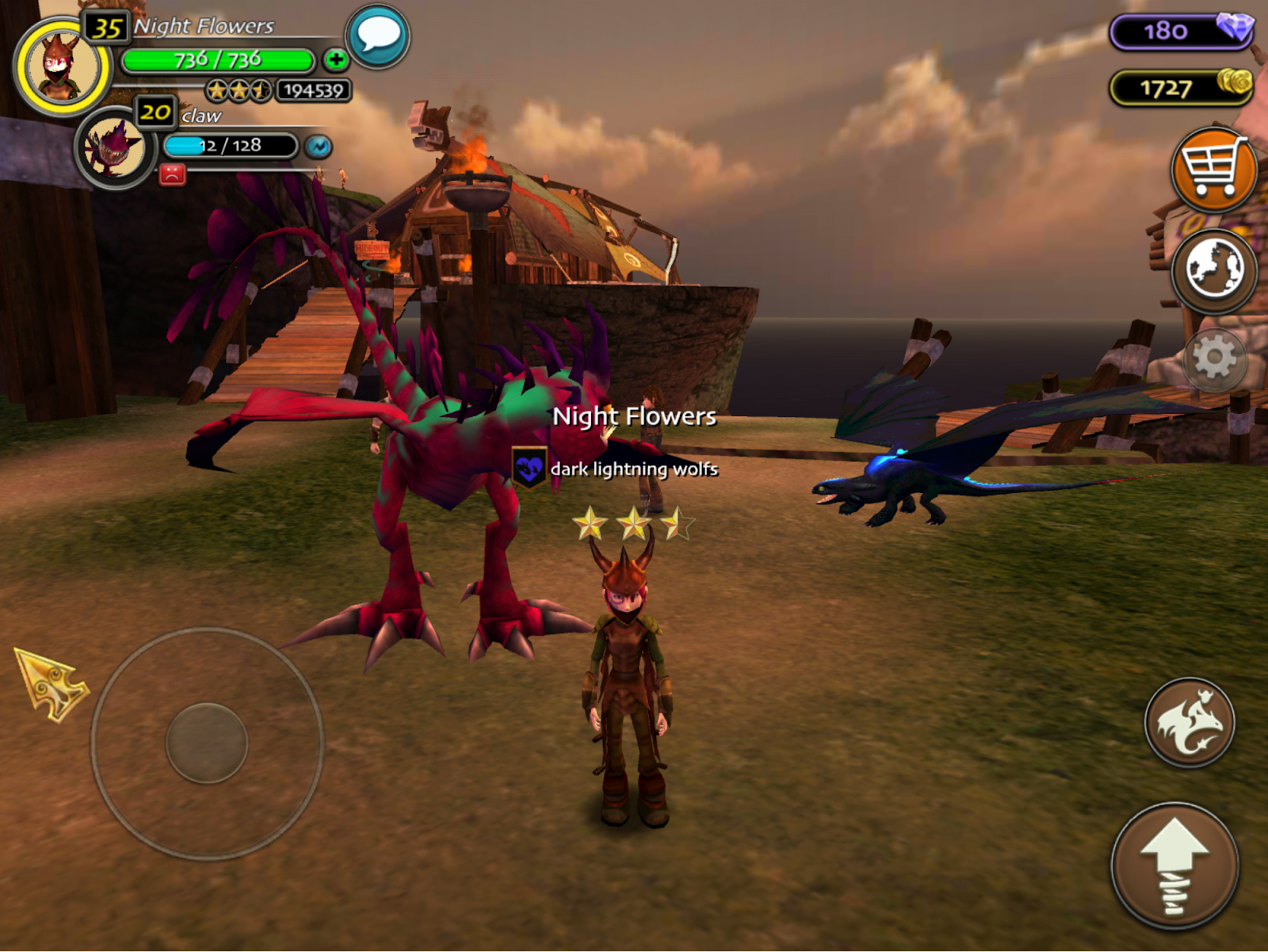The height and width of the screenshot is (952, 1268).
Task: Tap the gems counter showing 180
Action: (x=1181, y=31)
